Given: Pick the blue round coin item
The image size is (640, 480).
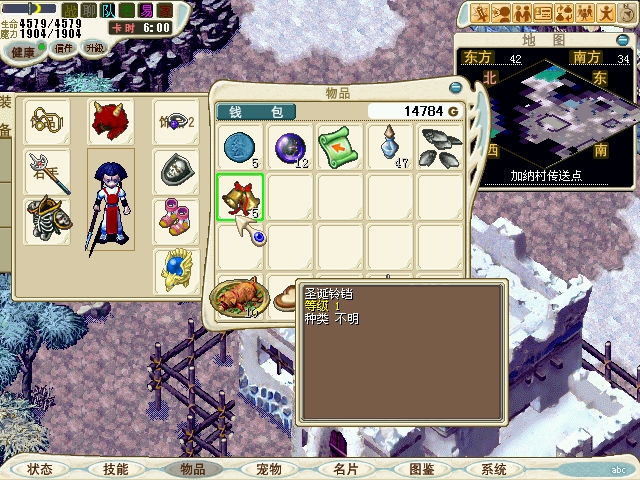Looking at the screenshot, I should [x=240, y=146].
